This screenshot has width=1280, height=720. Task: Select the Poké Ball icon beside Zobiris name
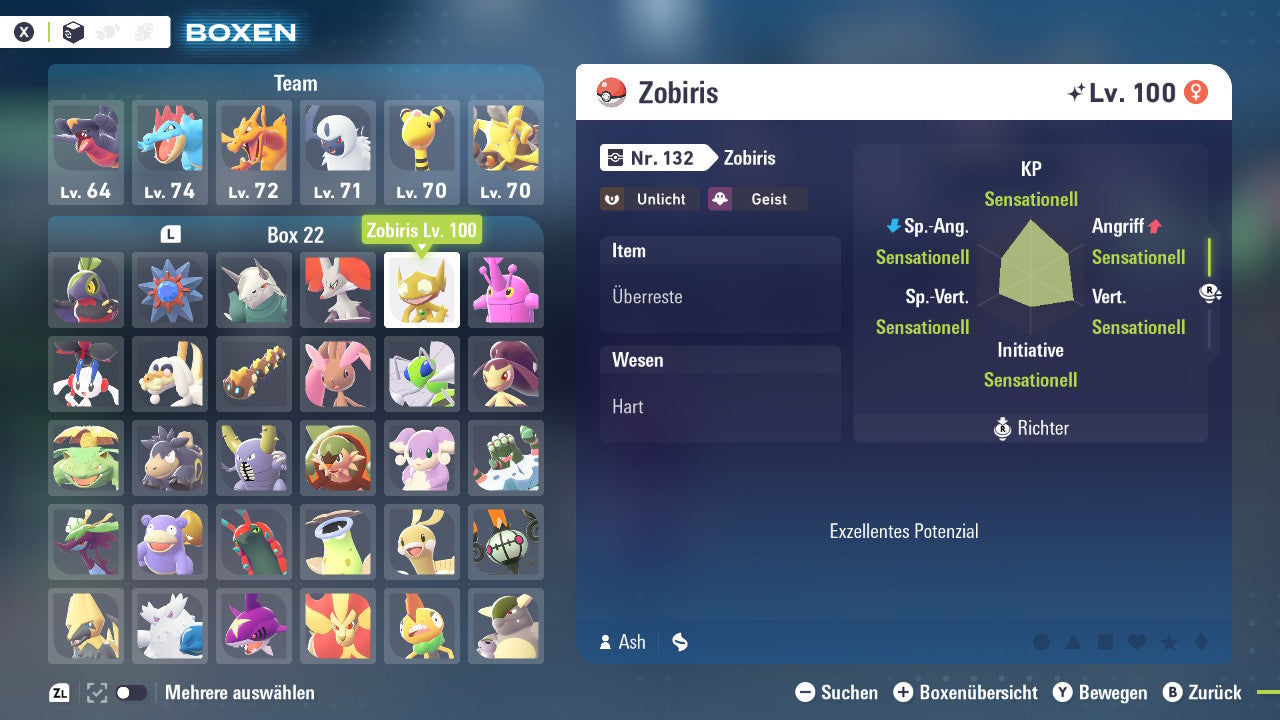coord(610,92)
